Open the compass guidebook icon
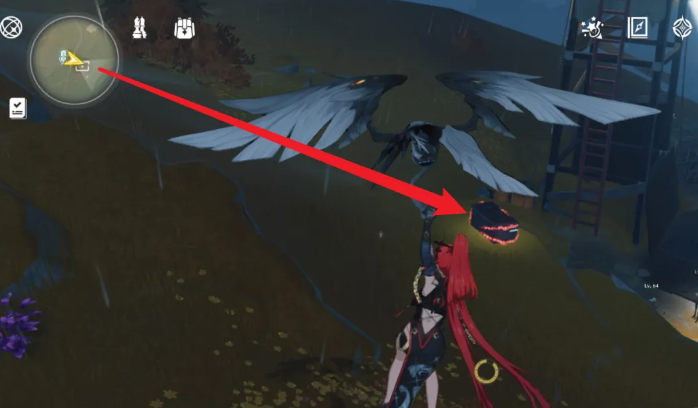Image resolution: width=698 pixels, height=408 pixels. [637, 27]
